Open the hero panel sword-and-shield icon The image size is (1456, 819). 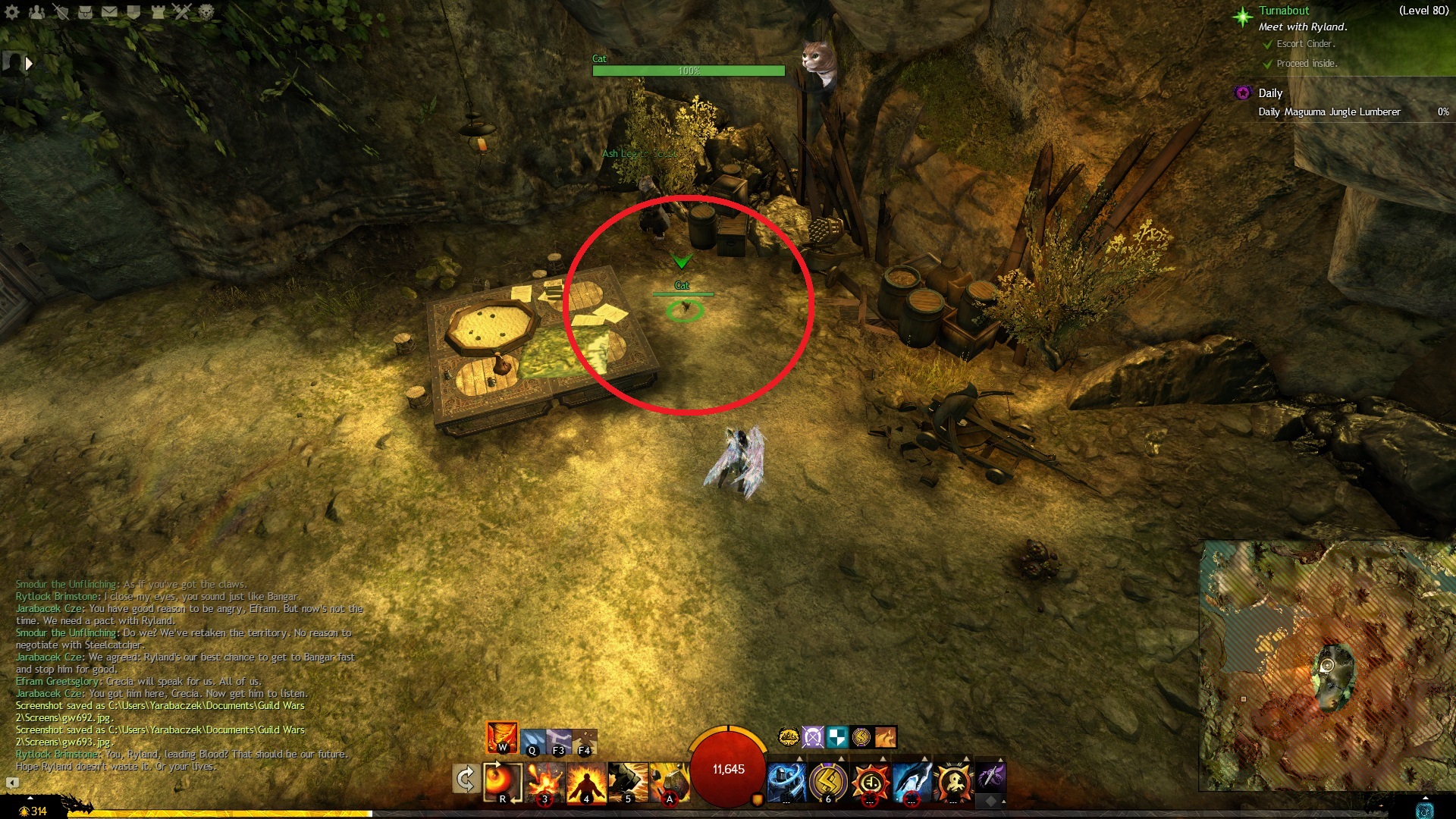coord(61,11)
